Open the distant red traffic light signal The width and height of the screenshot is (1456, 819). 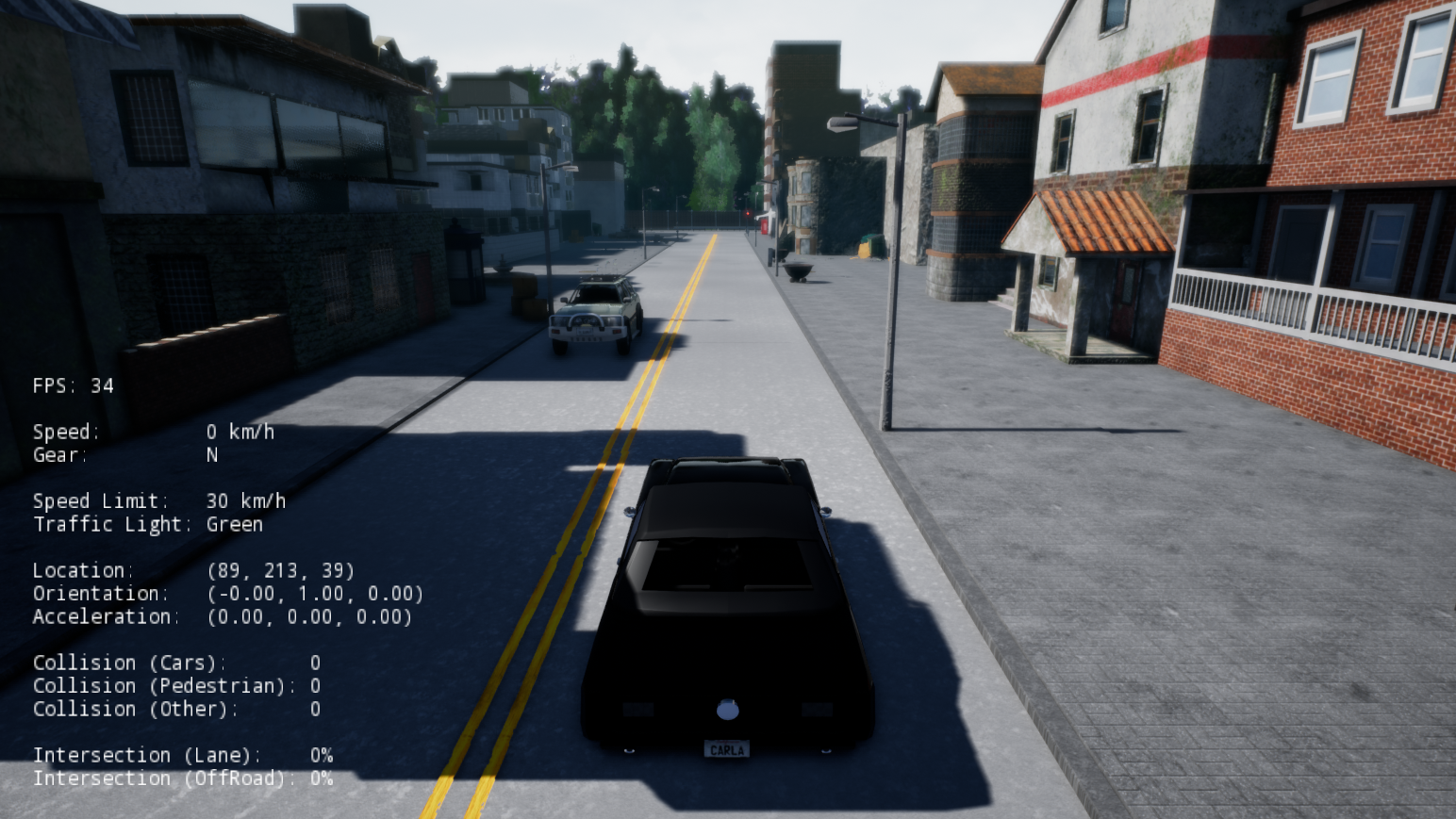point(750,215)
